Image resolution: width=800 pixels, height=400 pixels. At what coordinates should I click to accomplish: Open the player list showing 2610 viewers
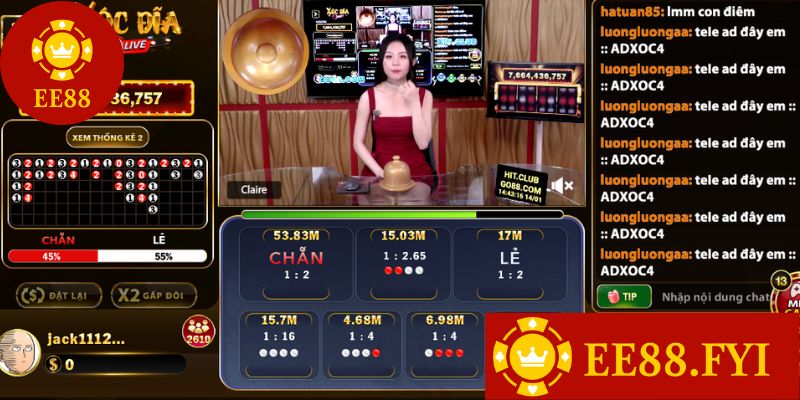196,330
